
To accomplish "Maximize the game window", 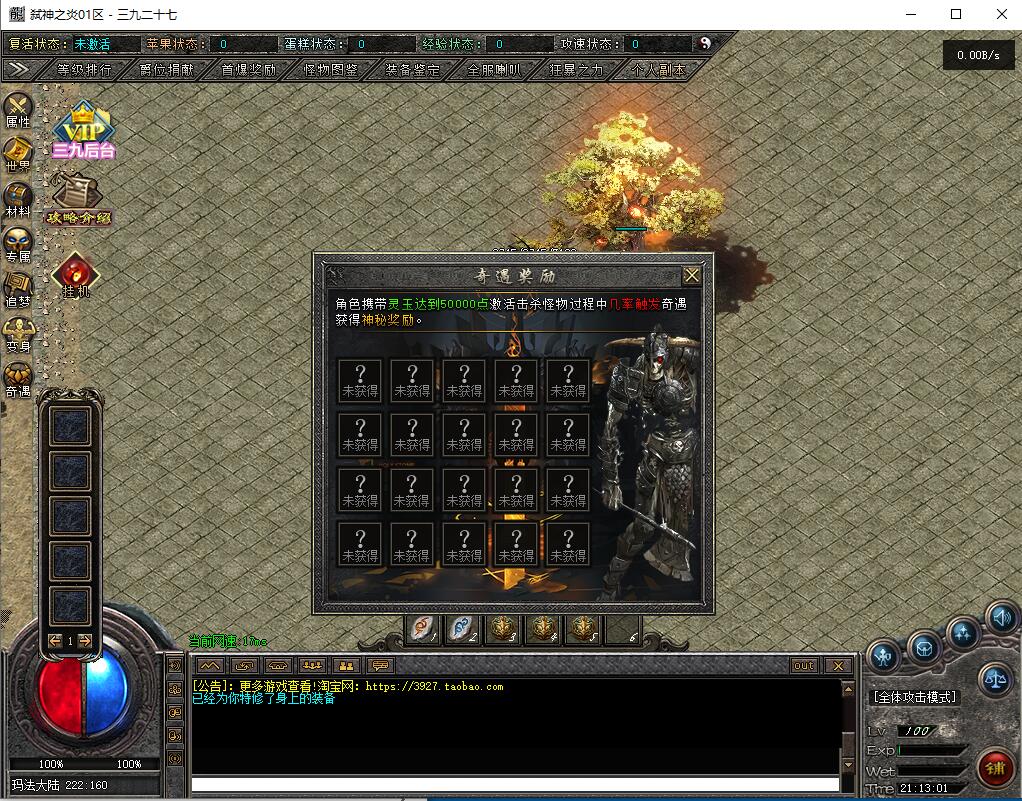I will [956, 14].
